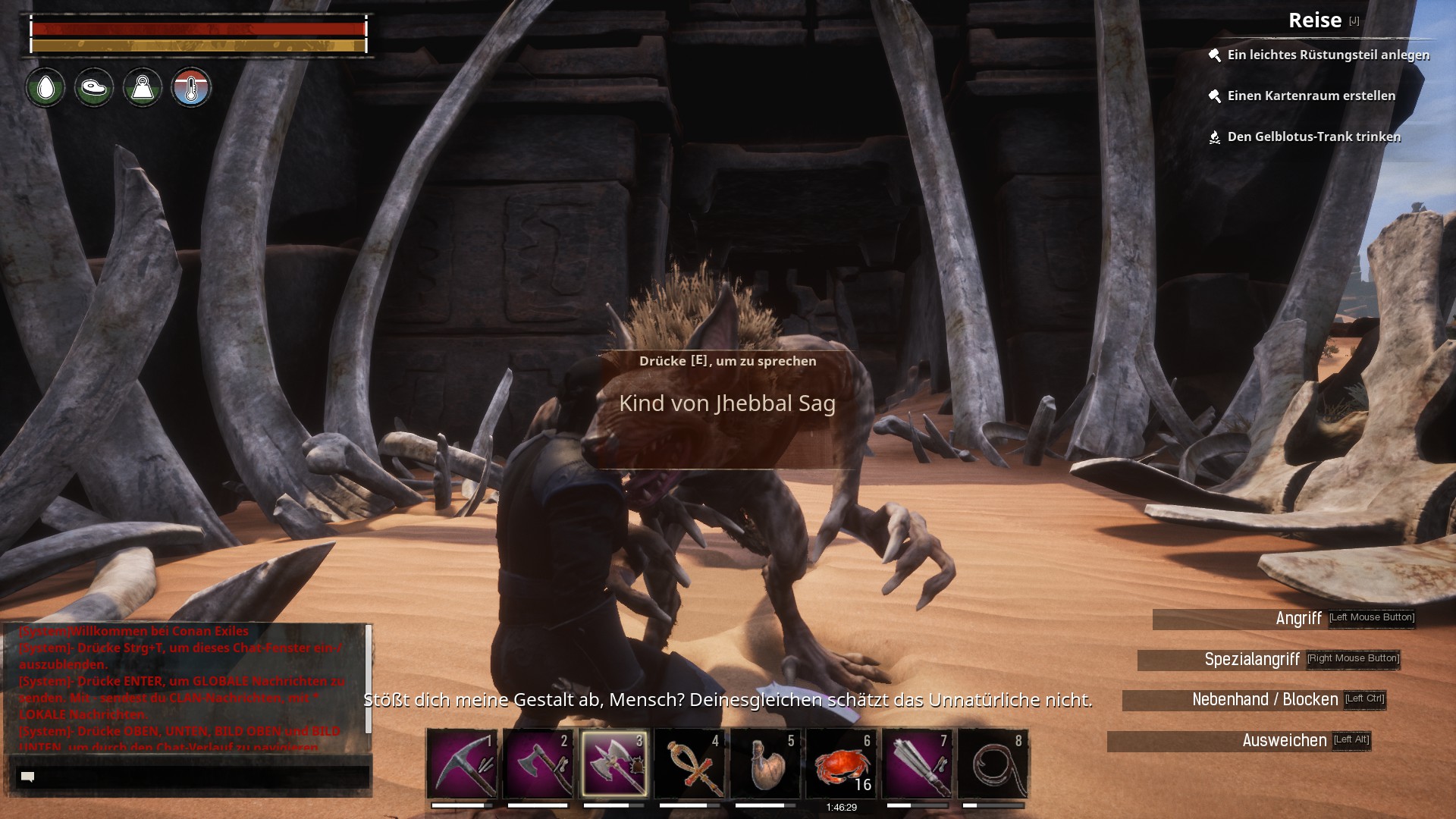Select the coiled whip in slot 8
1456x819 pixels.
coord(993,763)
